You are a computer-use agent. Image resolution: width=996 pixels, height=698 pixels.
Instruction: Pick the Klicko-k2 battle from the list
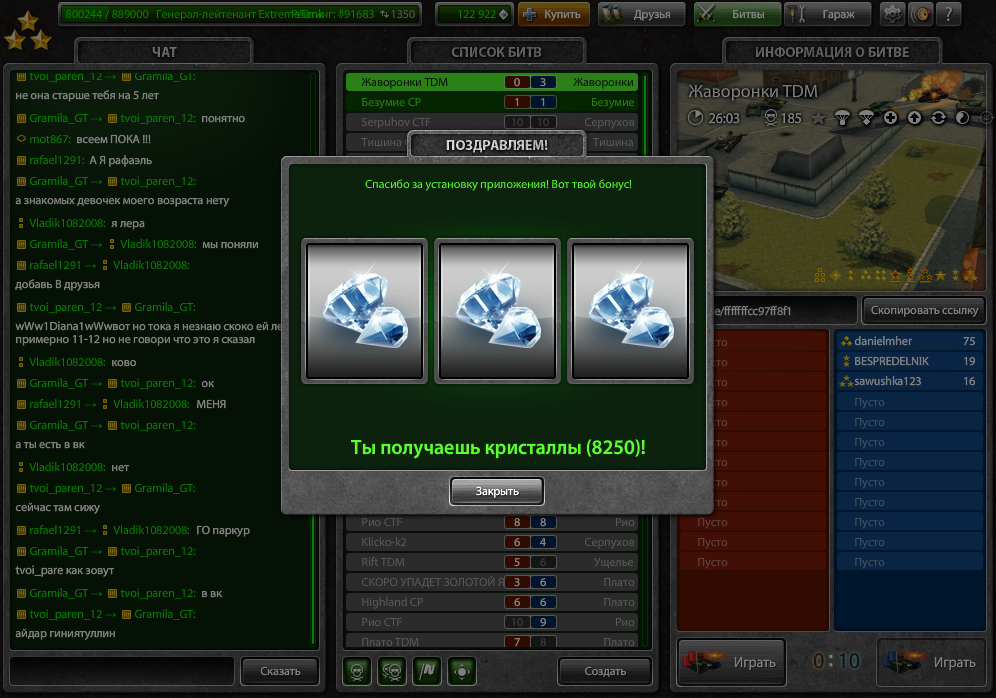click(491, 542)
